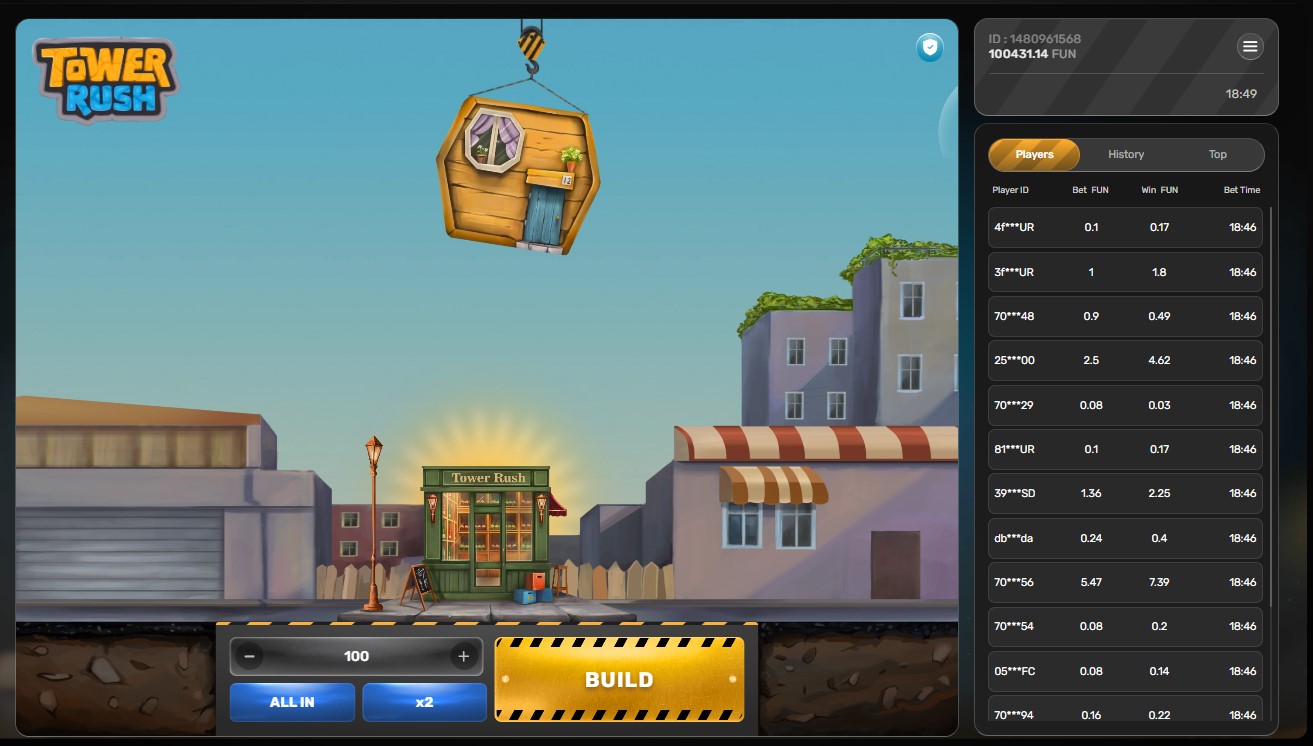
Task: Select the Players tab
Action: coord(1034,155)
